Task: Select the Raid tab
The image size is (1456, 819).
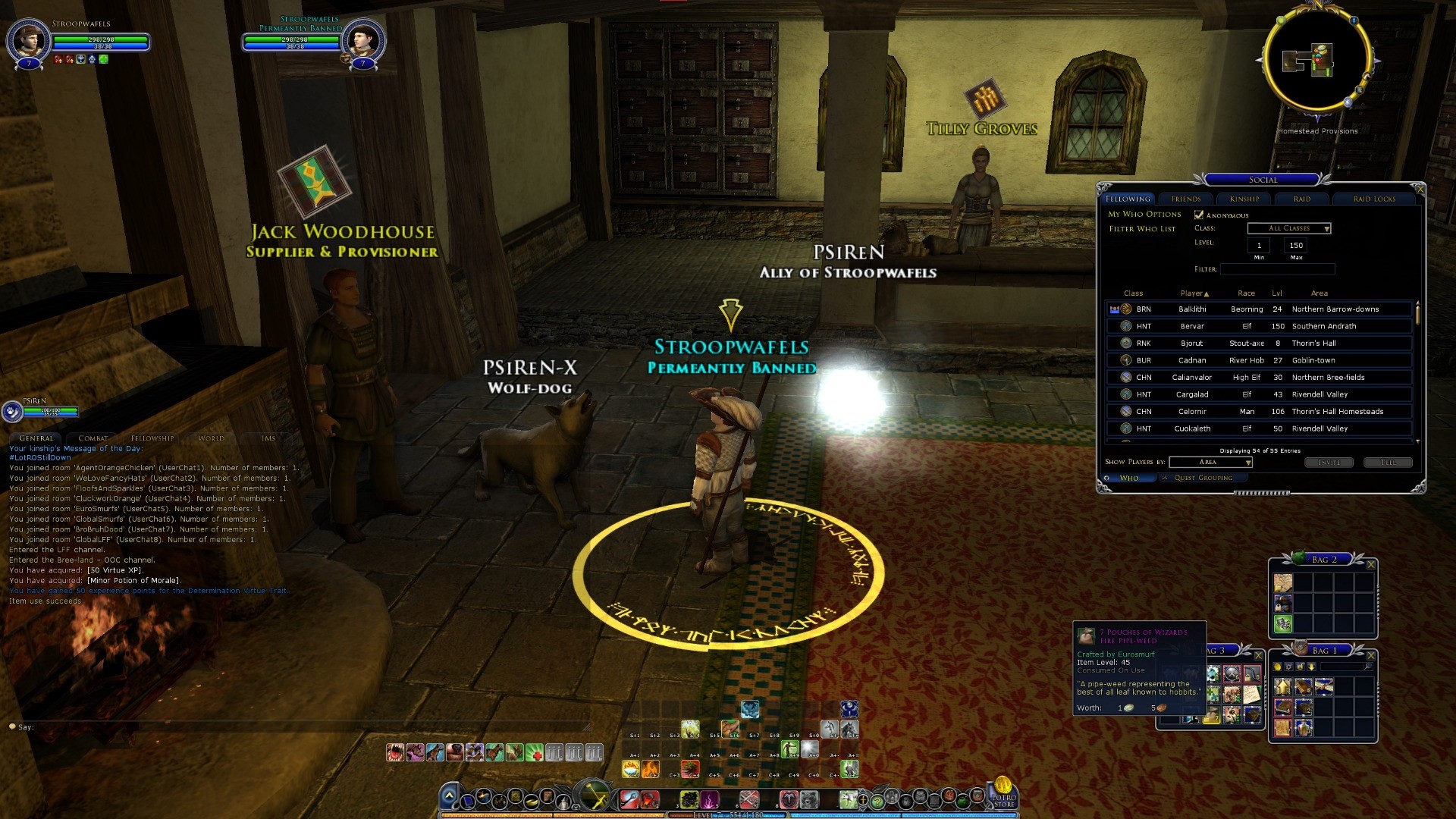Action: click(1302, 199)
